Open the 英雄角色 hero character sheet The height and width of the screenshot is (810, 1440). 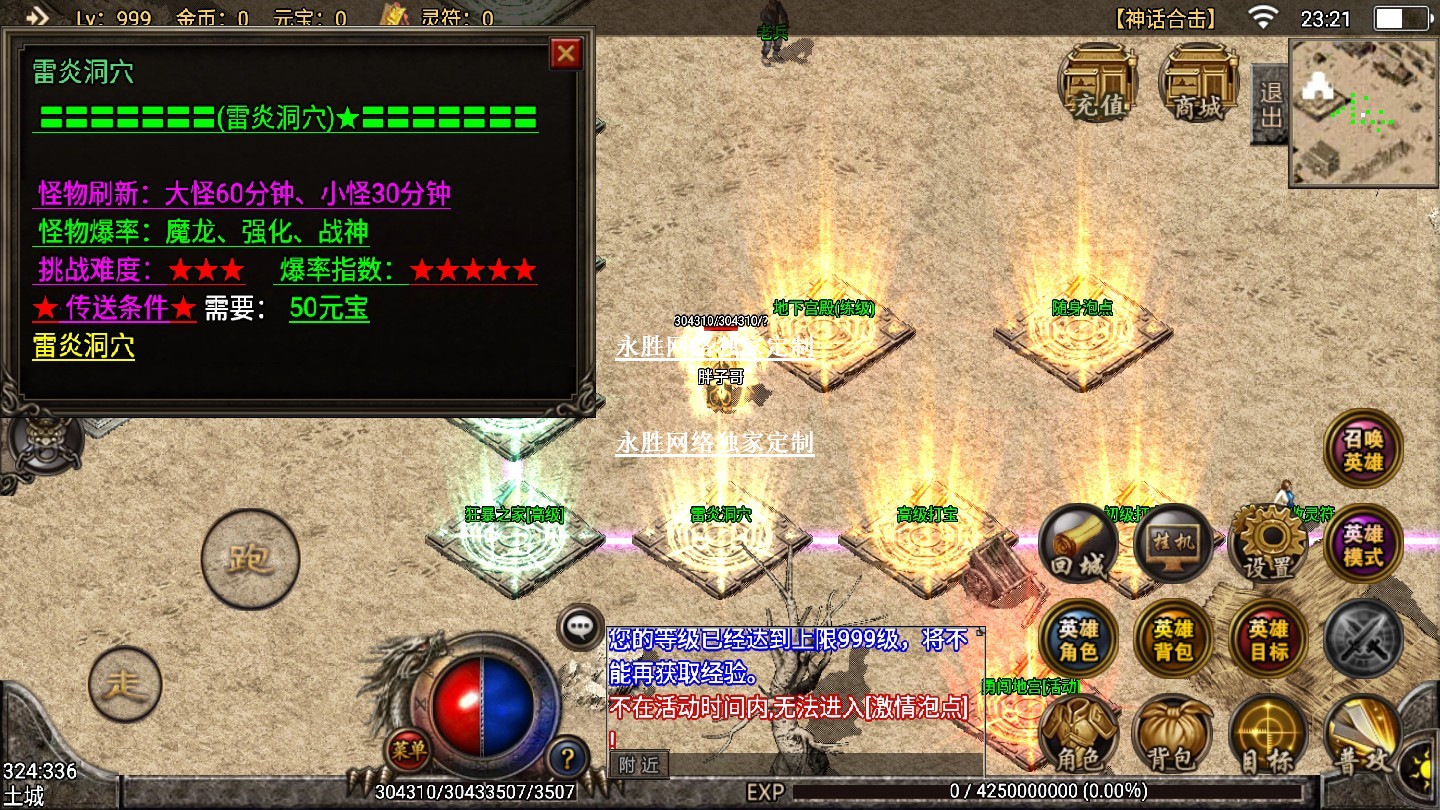click(1078, 640)
